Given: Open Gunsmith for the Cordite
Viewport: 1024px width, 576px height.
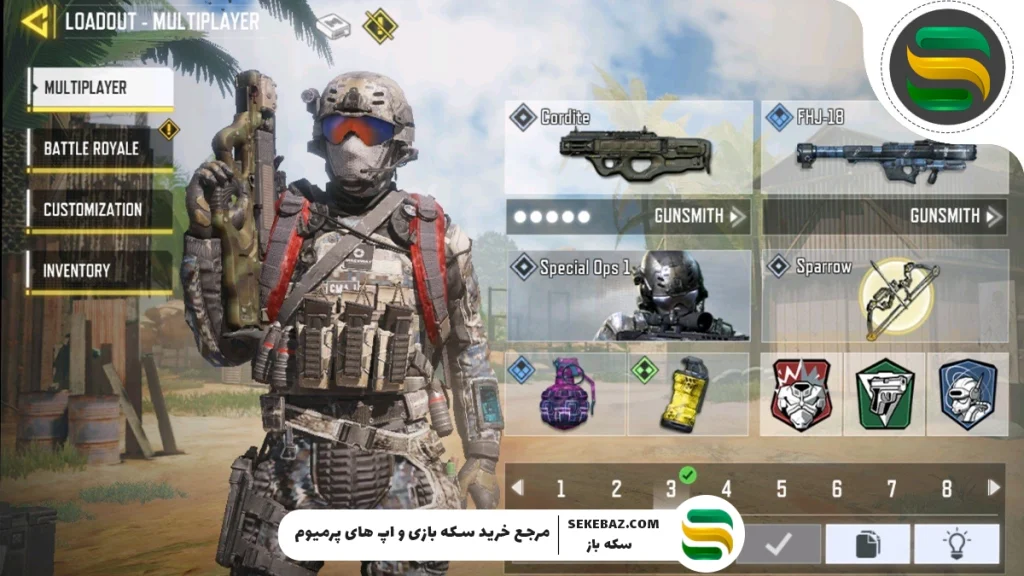Looking at the screenshot, I should point(700,216).
